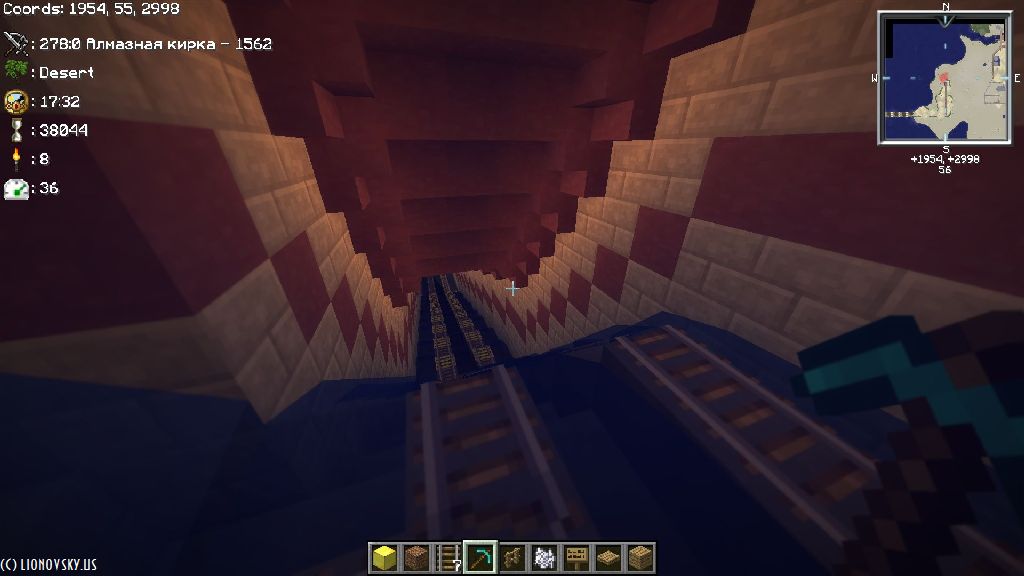Choose the brown dirt block slot
Image resolution: width=1024 pixels, height=576 pixels.
click(x=416, y=557)
